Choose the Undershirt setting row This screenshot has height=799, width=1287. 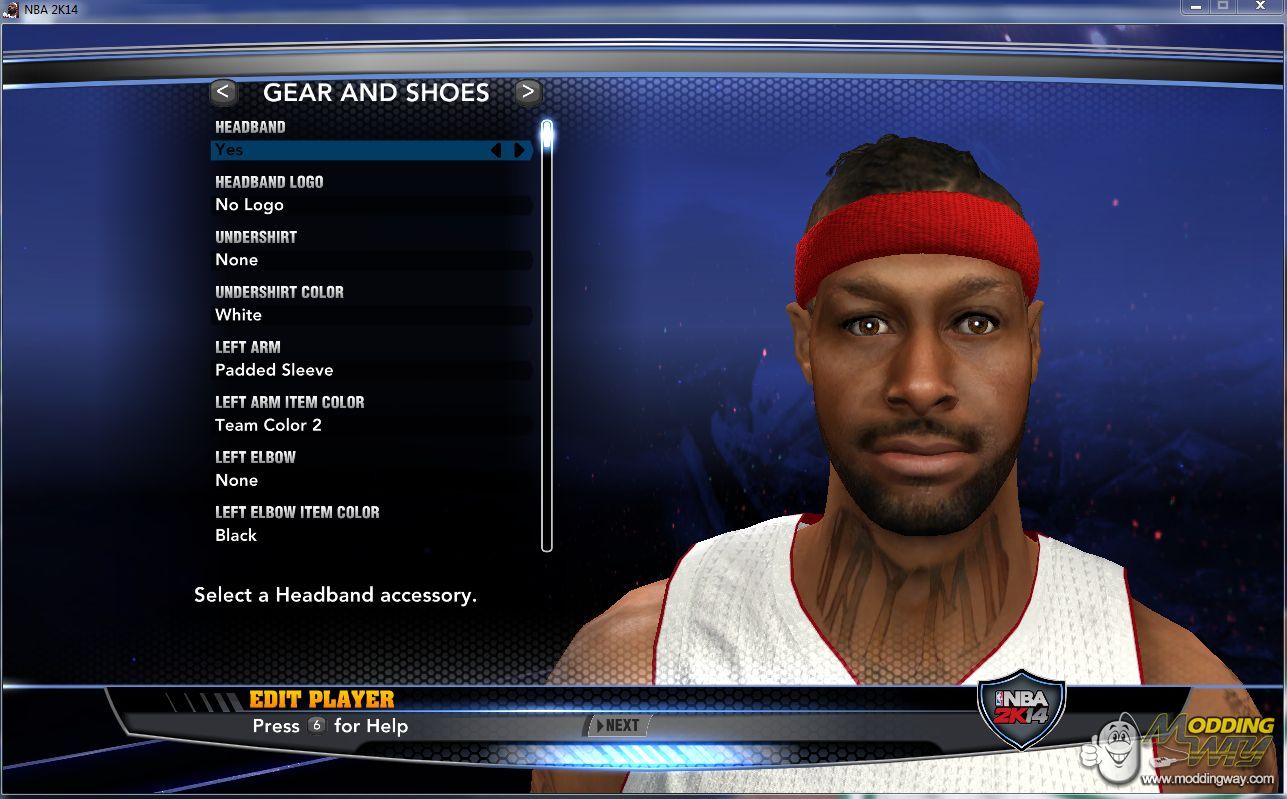[x=370, y=260]
